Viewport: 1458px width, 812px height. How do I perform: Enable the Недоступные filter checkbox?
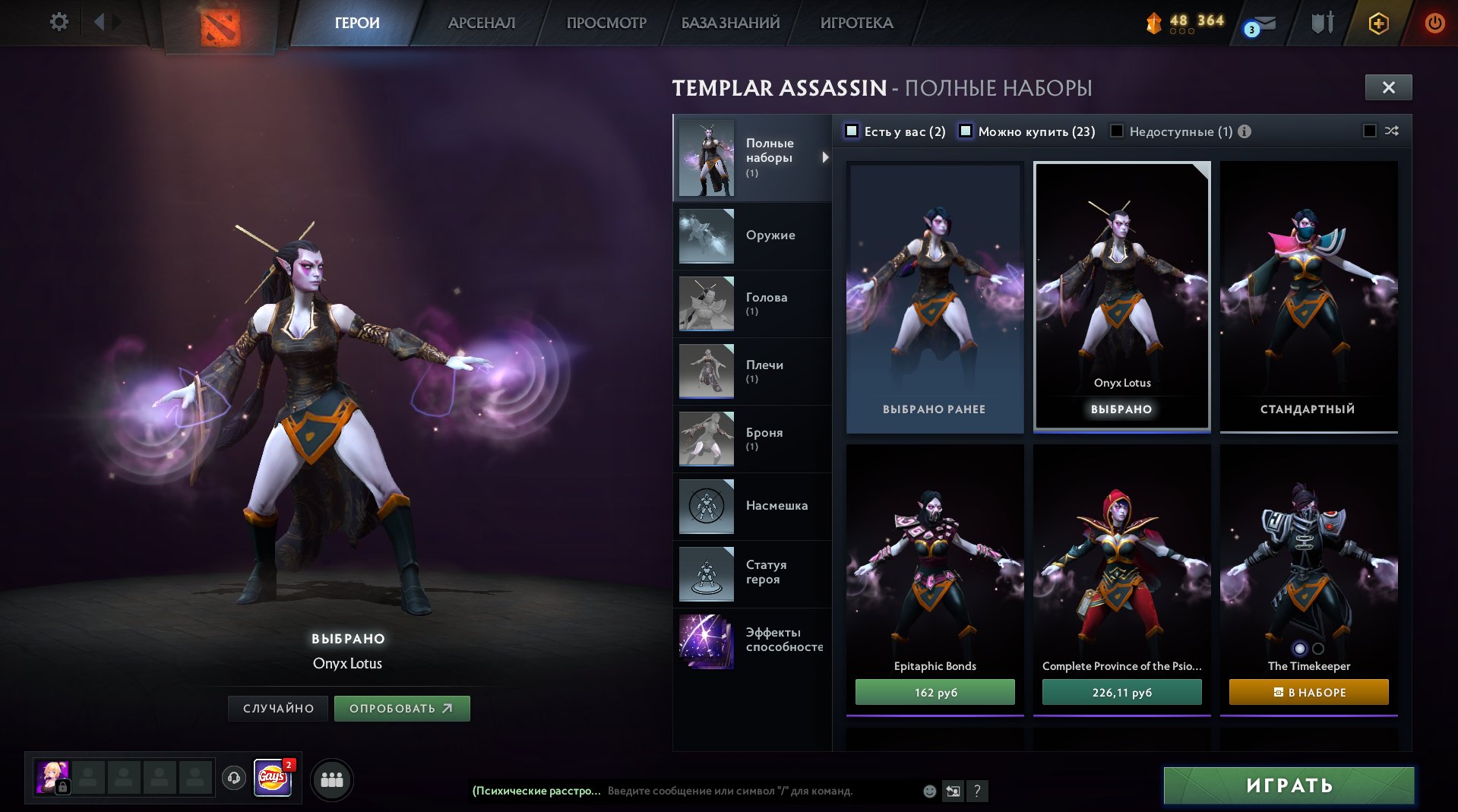coord(1117,131)
